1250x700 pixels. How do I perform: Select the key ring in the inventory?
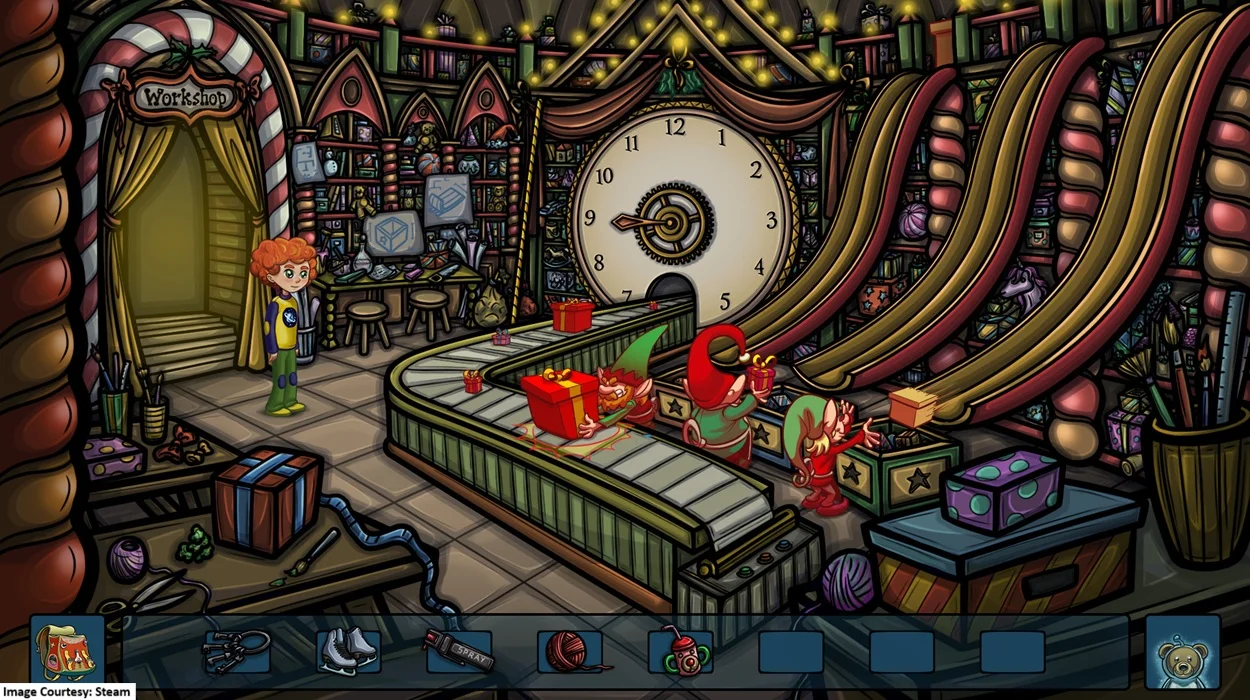coord(236,650)
